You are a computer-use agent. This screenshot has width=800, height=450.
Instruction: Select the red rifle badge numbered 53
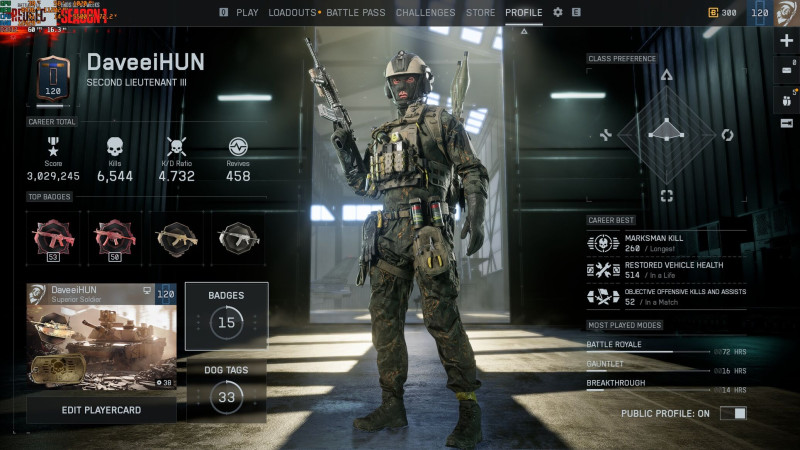[x=53, y=237]
